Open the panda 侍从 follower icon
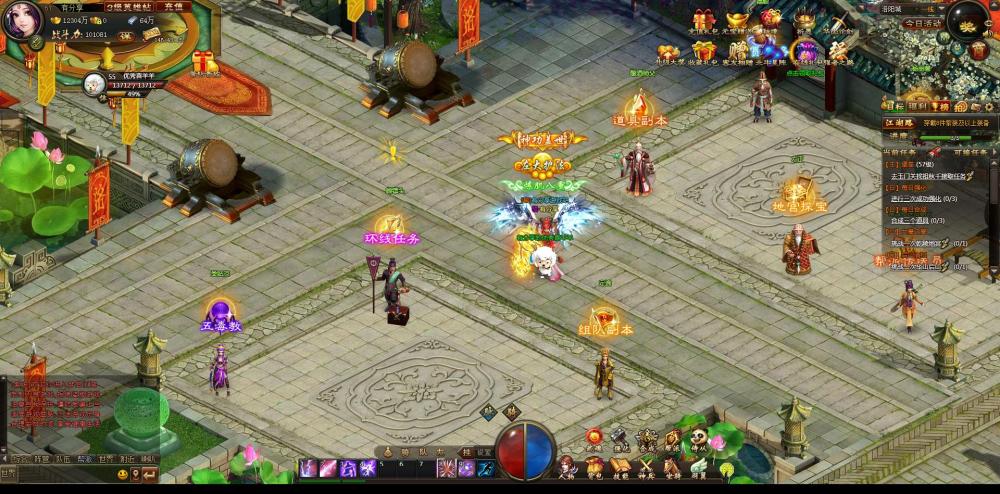 tap(698, 439)
